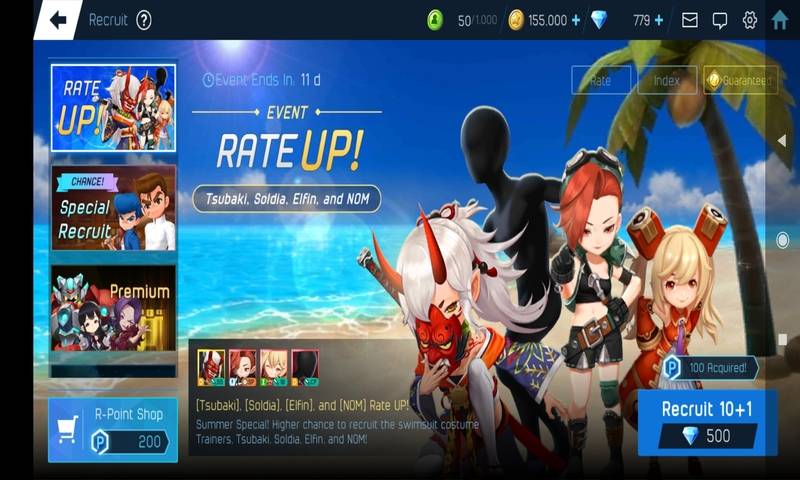Screen dimensions: 800x480
Task: Open settings with the gear icon
Action: [749, 20]
